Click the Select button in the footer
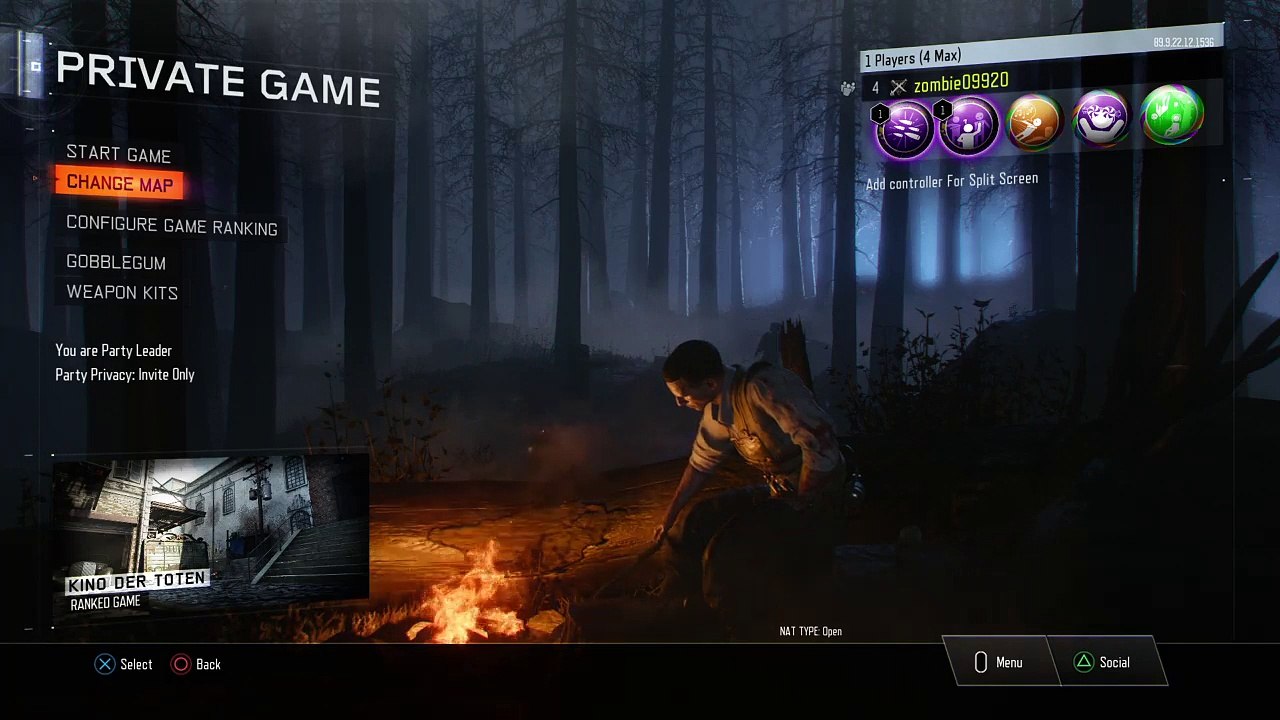The height and width of the screenshot is (720, 1280). [123, 664]
